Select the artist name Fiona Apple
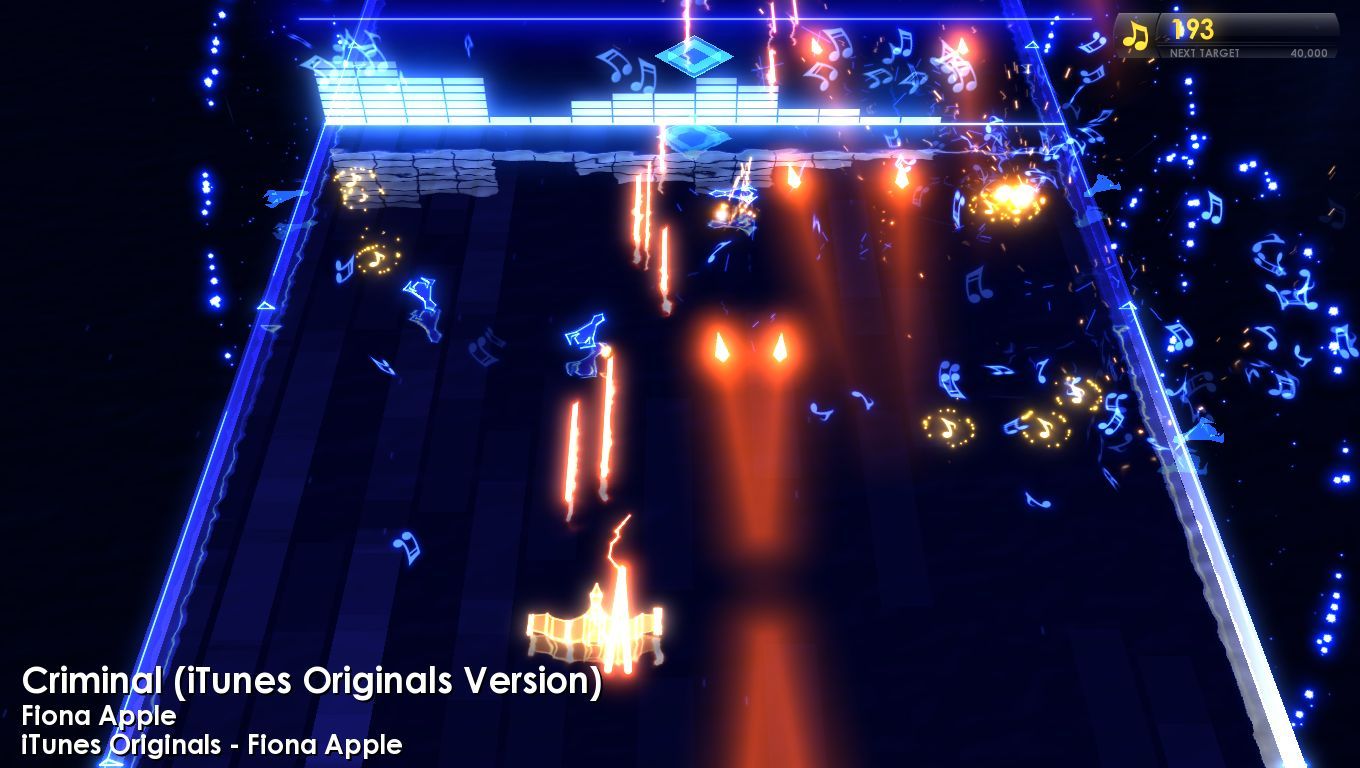The width and height of the screenshot is (1360, 768). (100, 716)
